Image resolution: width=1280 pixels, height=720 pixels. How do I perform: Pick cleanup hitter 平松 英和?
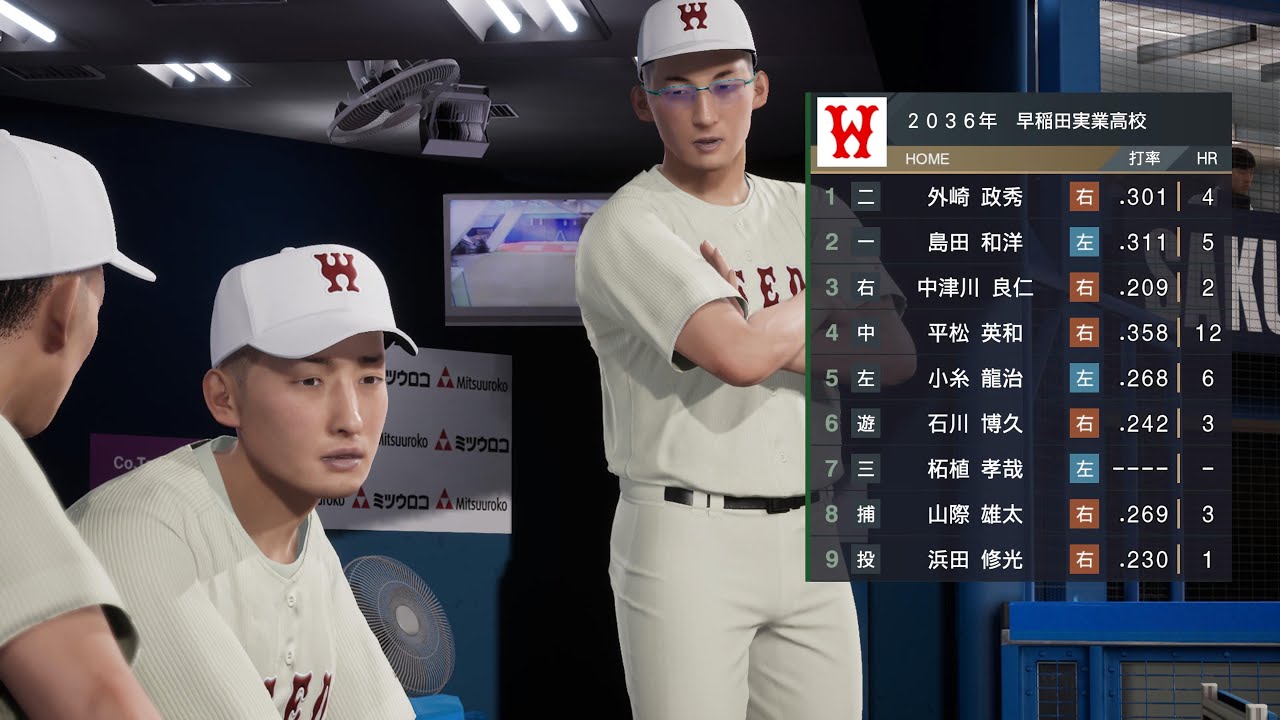click(975, 333)
